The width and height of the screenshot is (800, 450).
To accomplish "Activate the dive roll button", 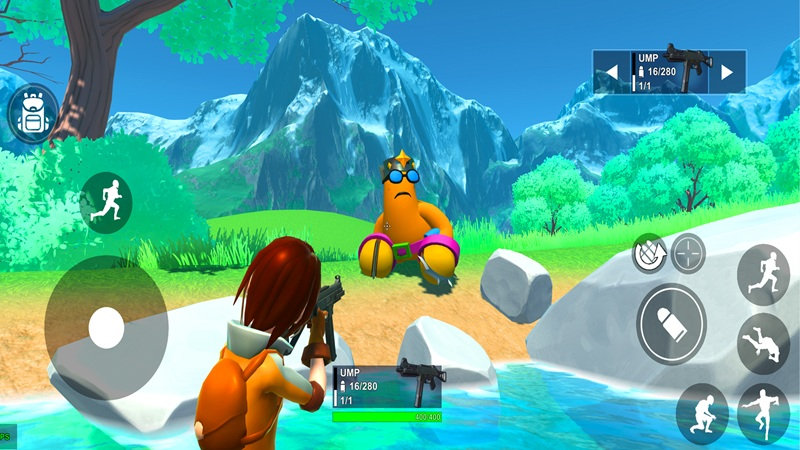I will tap(763, 344).
